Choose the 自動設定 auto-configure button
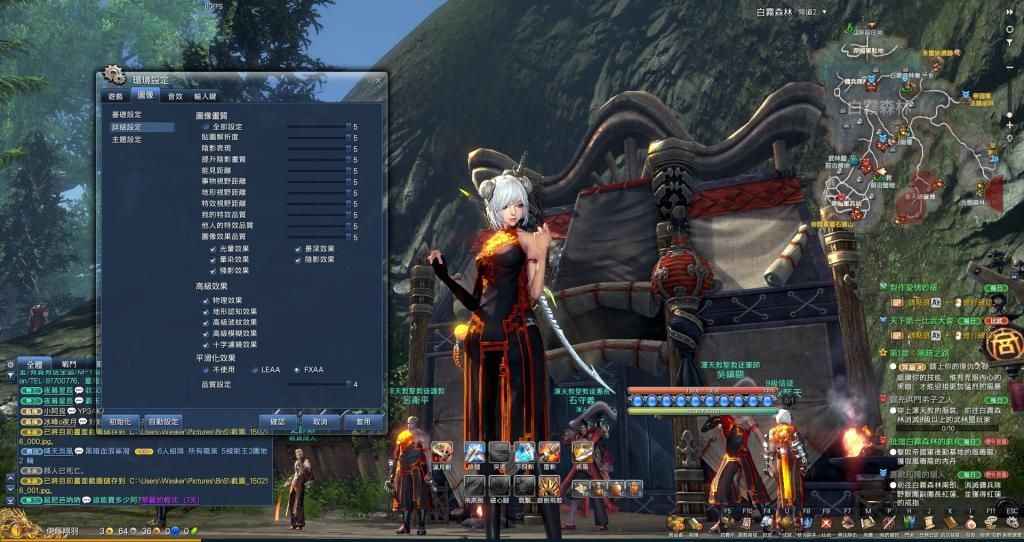 click(164, 422)
